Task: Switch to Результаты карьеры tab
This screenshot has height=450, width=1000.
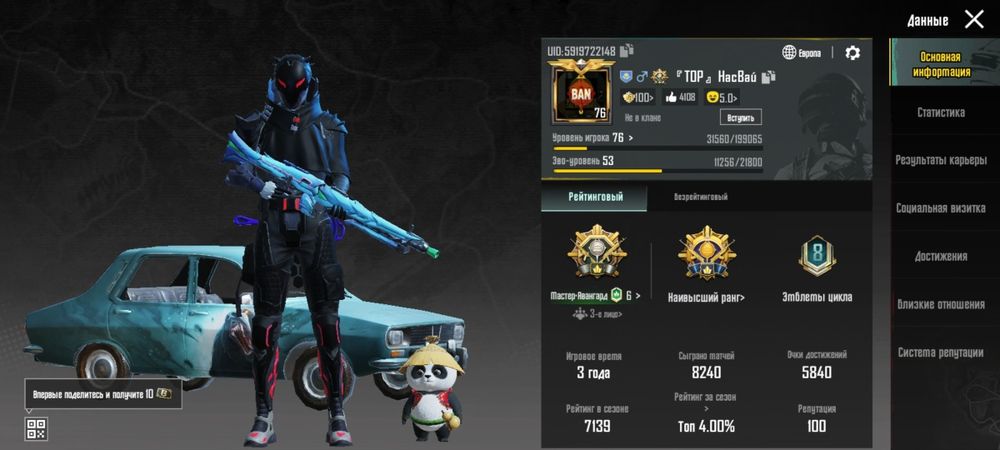Action: tap(941, 160)
